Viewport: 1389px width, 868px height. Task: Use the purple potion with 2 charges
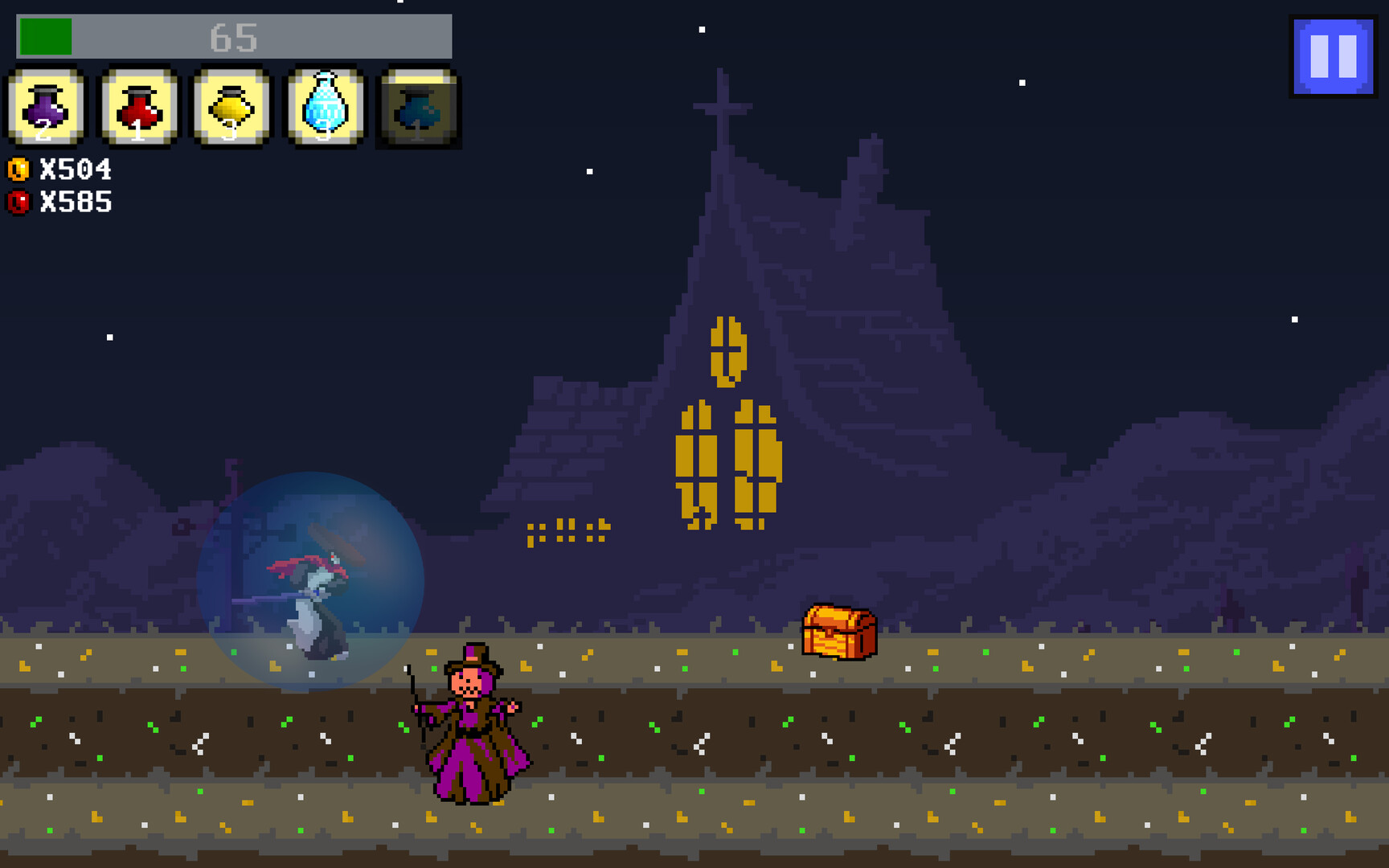44,108
